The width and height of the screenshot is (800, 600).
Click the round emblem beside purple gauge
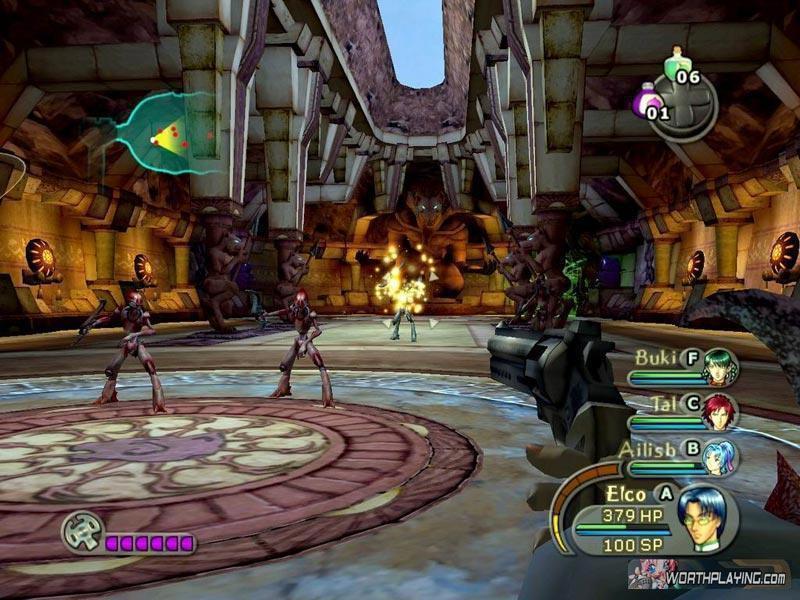(x=81, y=531)
